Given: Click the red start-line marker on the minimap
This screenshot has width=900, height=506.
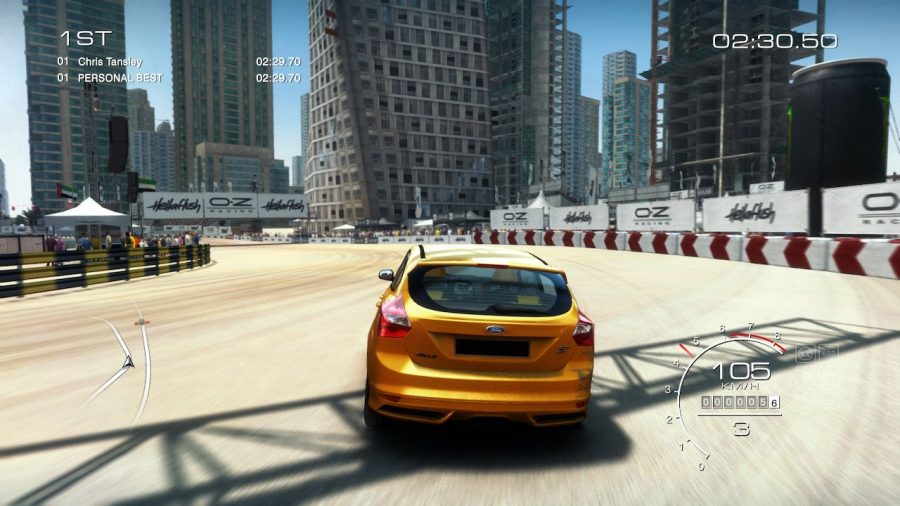Looking at the screenshot, I should (x=141, y=322).
